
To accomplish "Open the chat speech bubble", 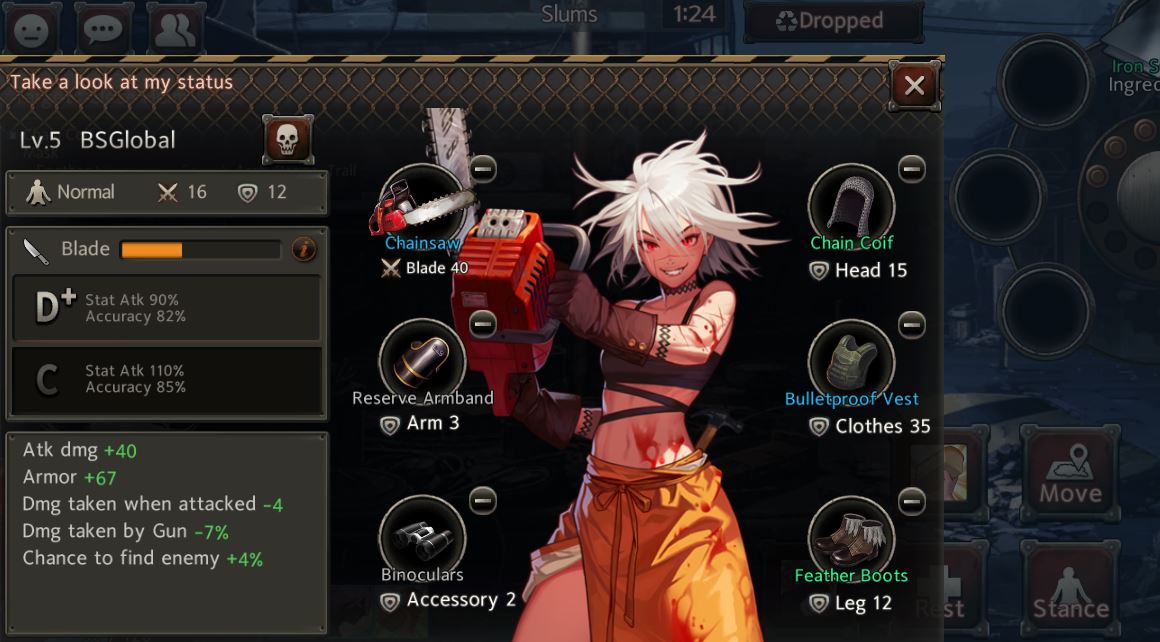I will [103, 29].
